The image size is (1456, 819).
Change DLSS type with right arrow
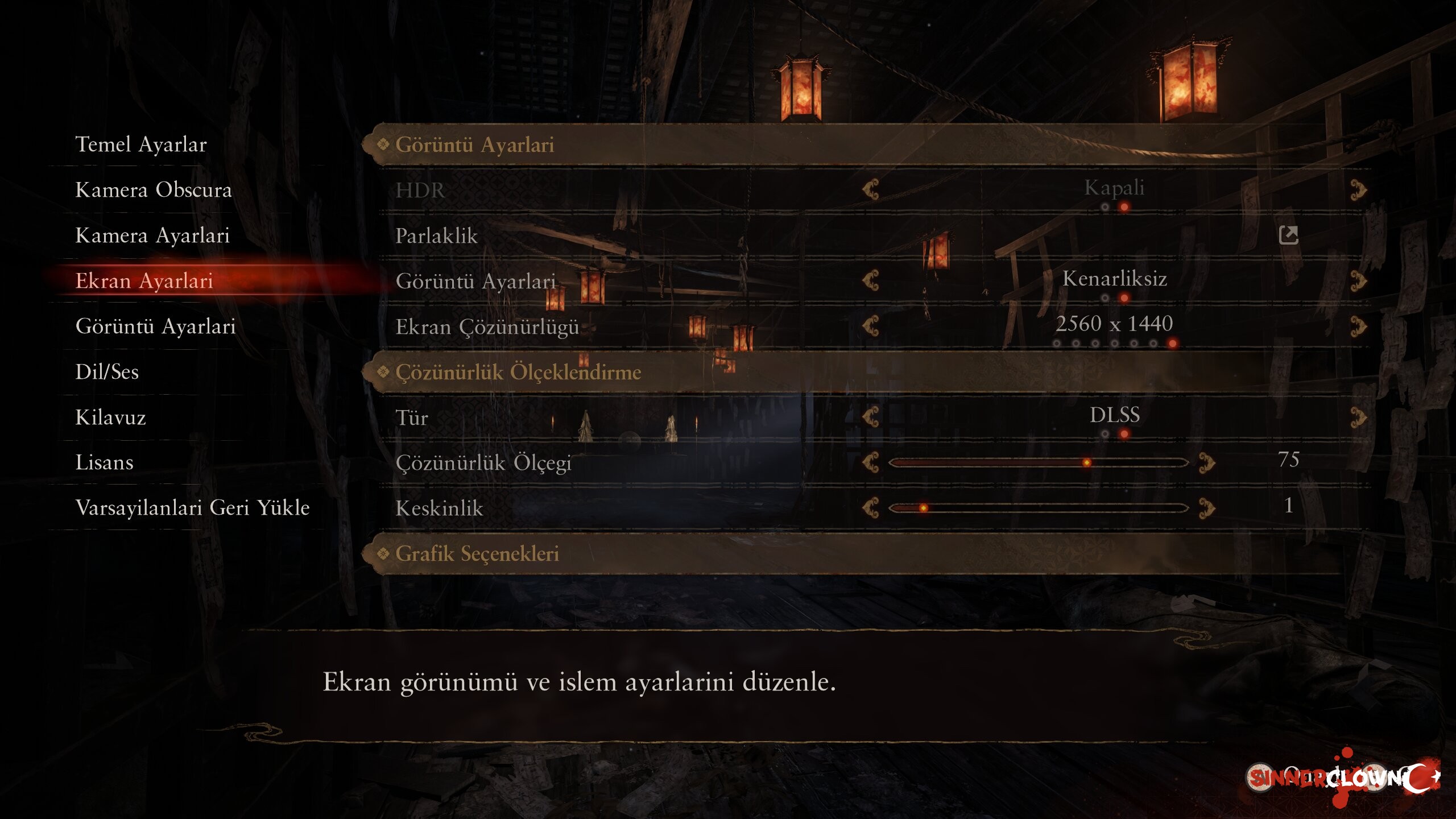click(x=1358, y=417)
